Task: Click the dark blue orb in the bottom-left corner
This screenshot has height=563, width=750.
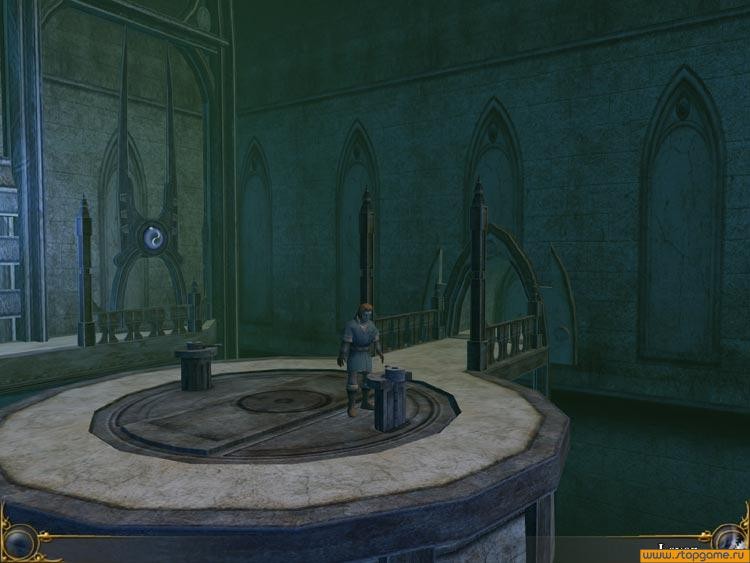Action: pyautogui.click(x=19, y=543)
